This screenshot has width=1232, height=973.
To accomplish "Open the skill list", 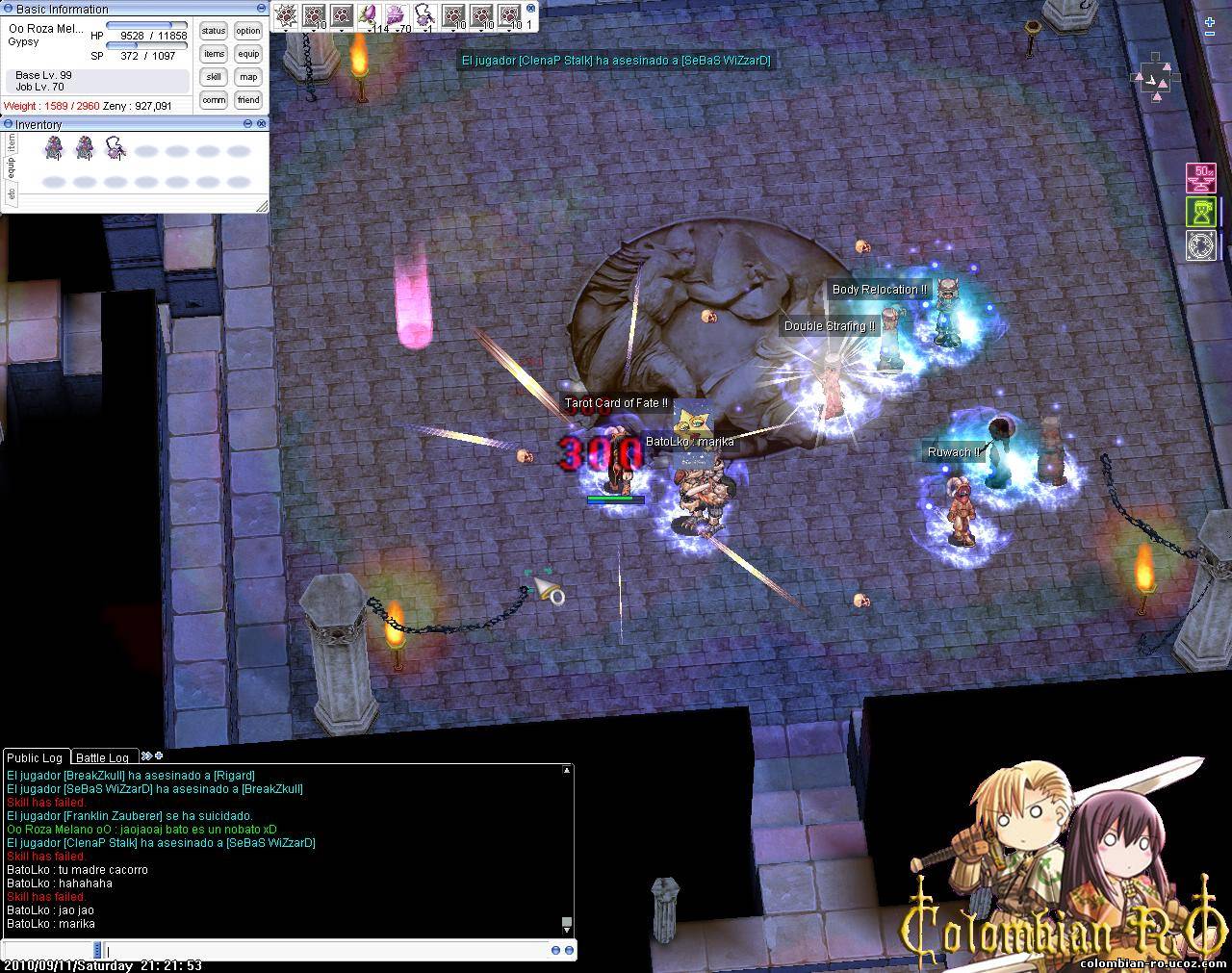I will tap(214, 77).
